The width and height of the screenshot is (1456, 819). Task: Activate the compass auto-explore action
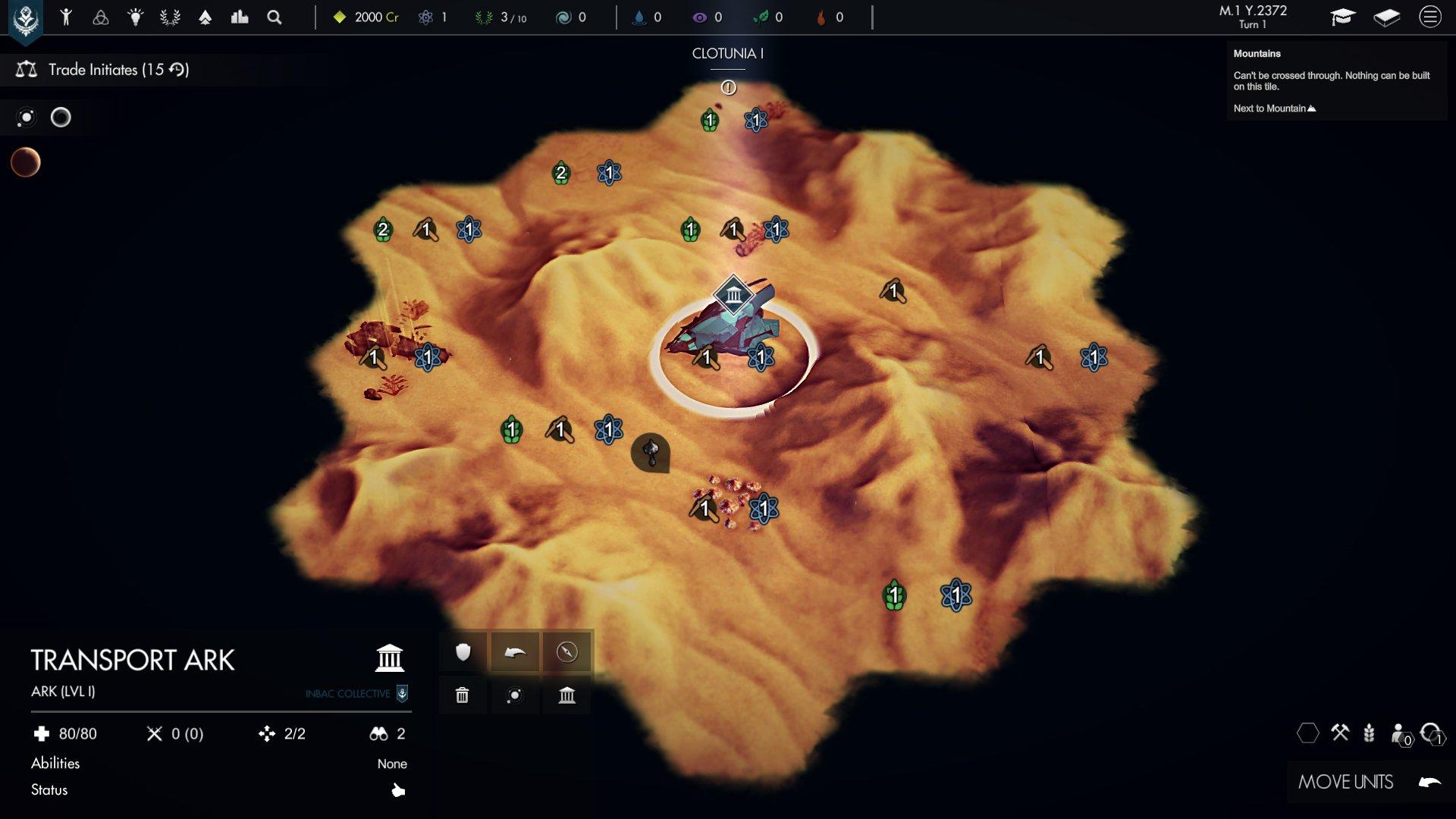566,651
